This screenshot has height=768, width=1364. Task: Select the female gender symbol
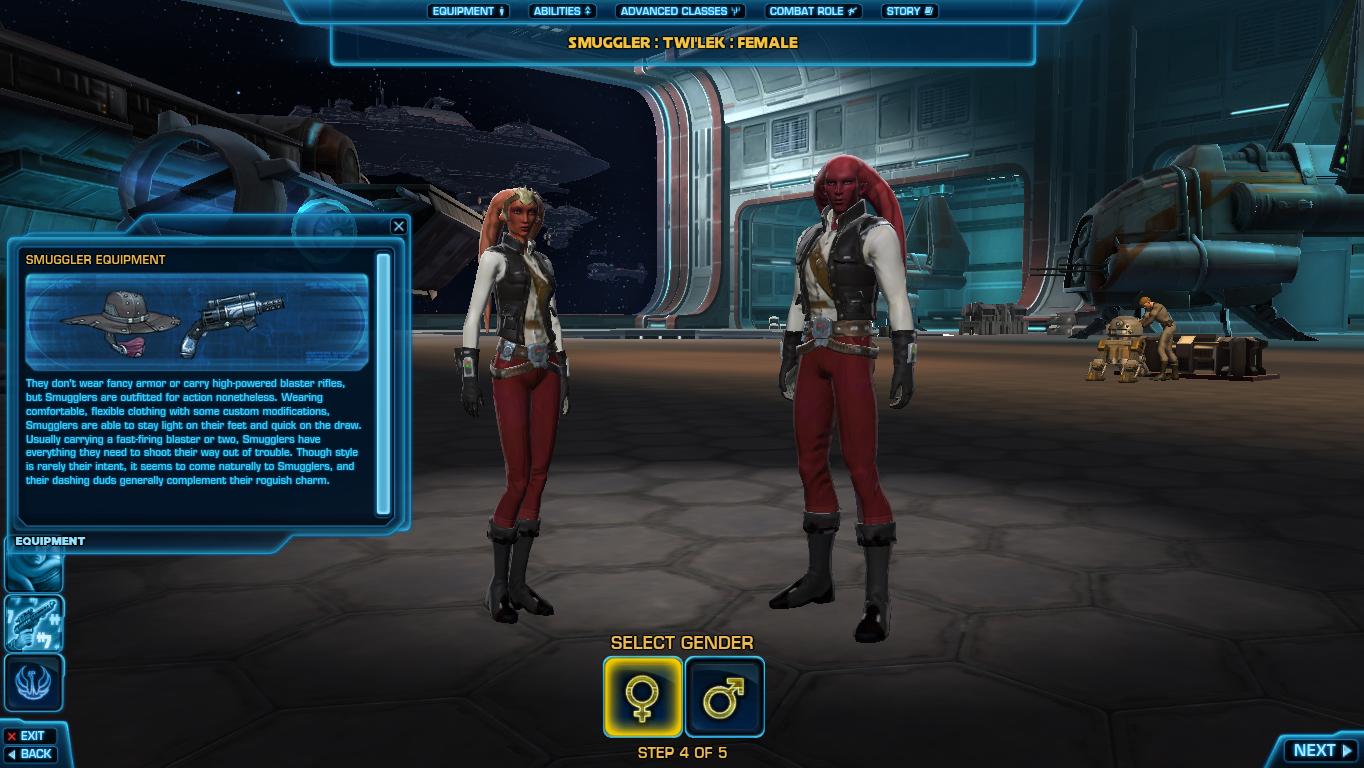[644, 695]
